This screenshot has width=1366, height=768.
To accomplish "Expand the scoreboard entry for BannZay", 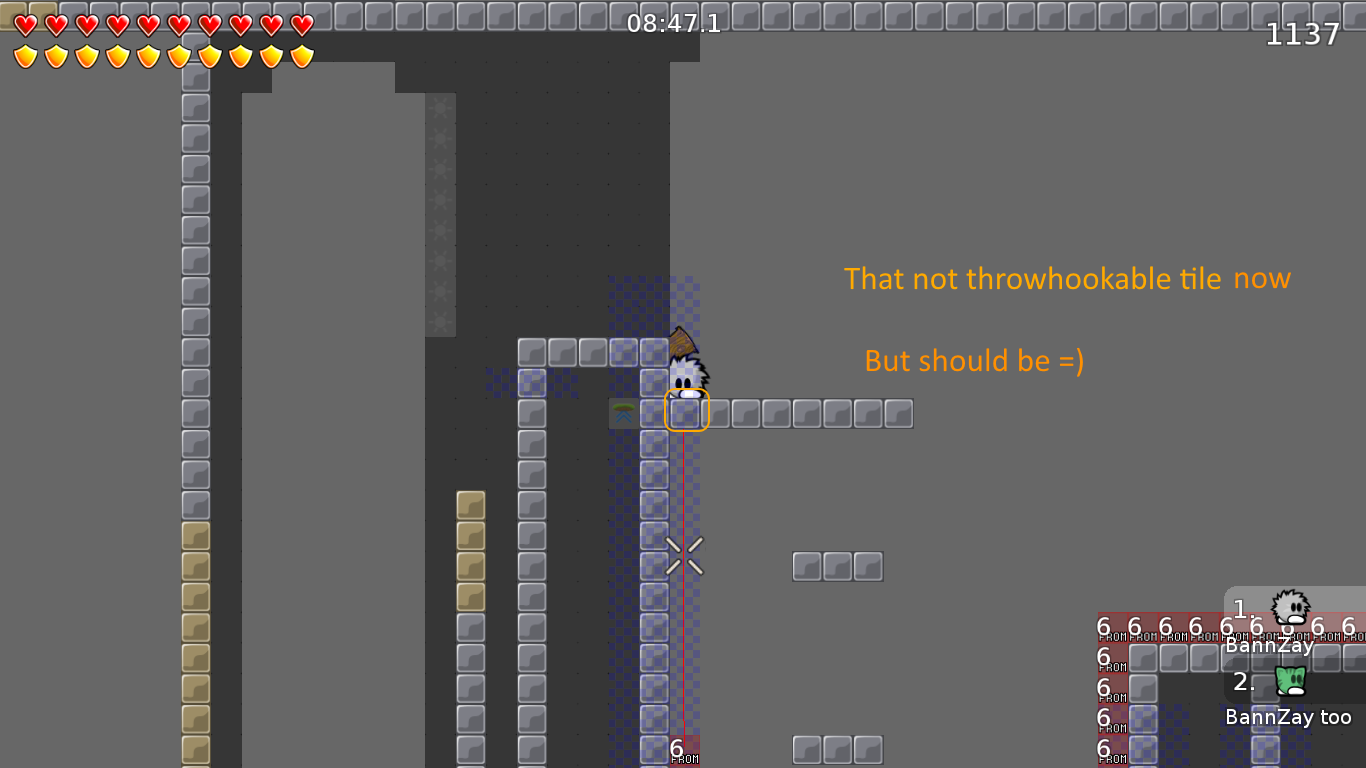I will [1270, 645].
